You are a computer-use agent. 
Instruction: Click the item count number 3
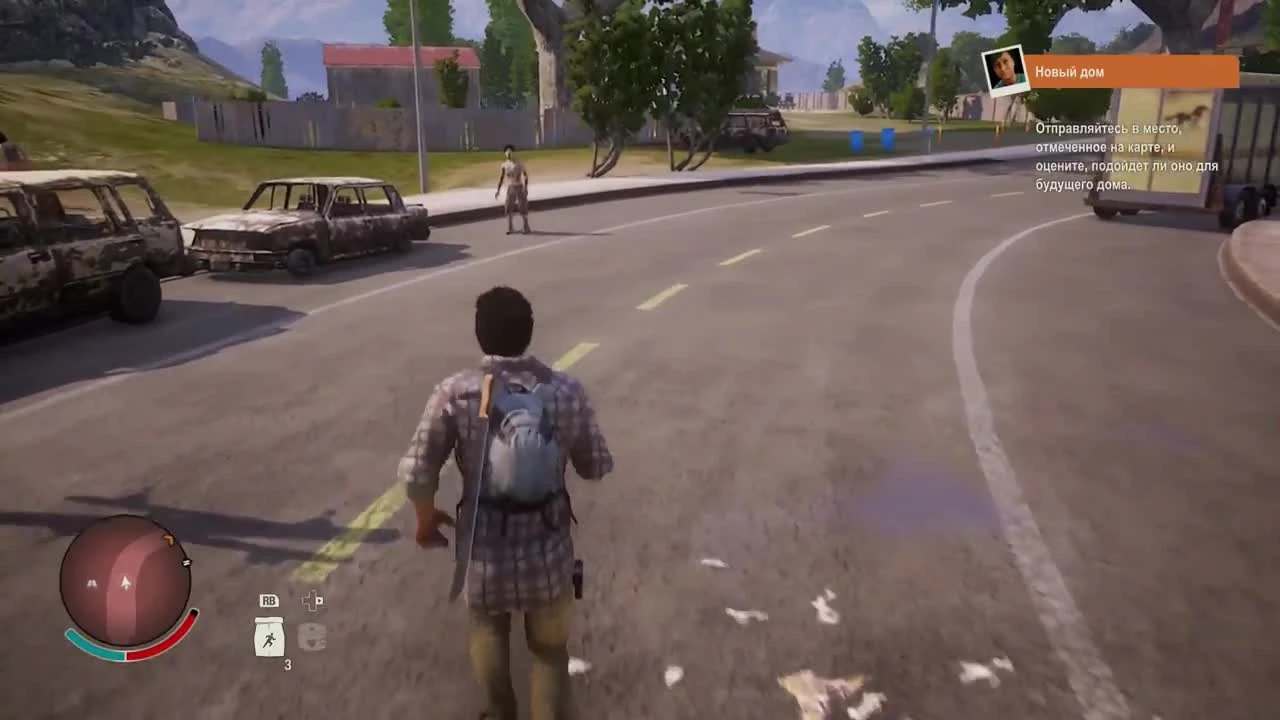point(288,663)
